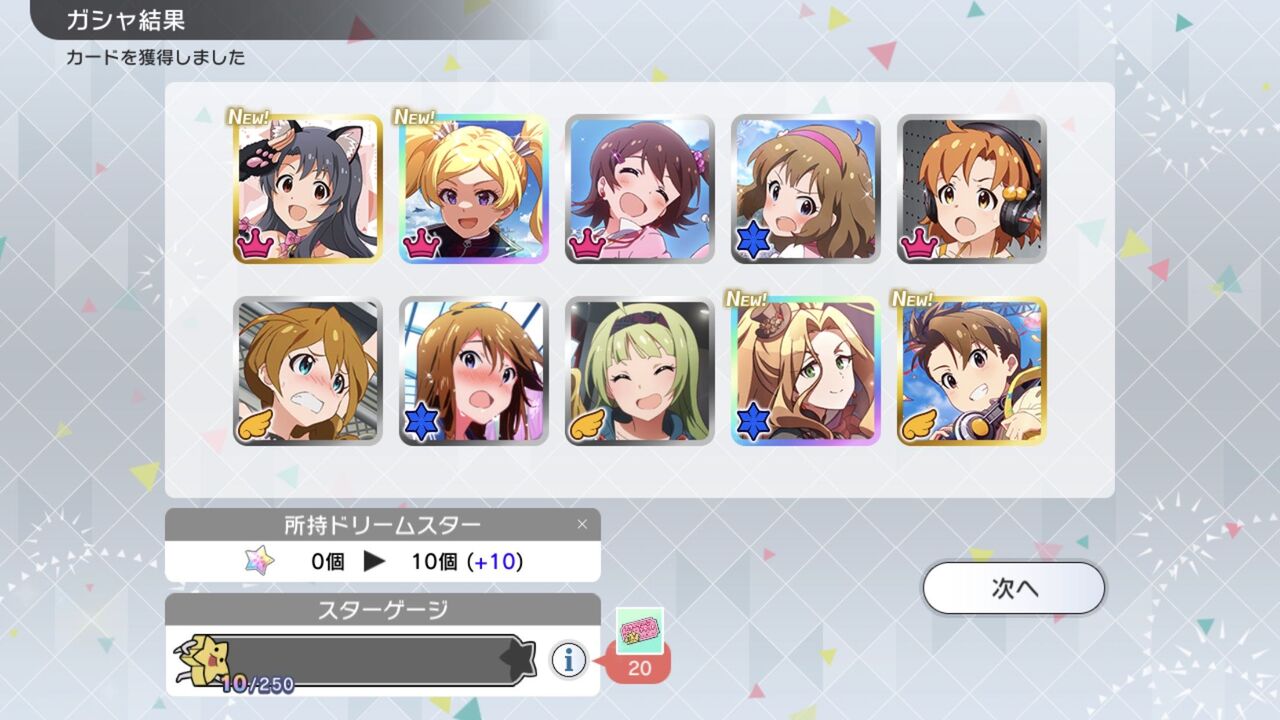Screen dimensions: 1280x720
Task: Select the blonde twin-tail girl card
Action: [x=474, y=189]
